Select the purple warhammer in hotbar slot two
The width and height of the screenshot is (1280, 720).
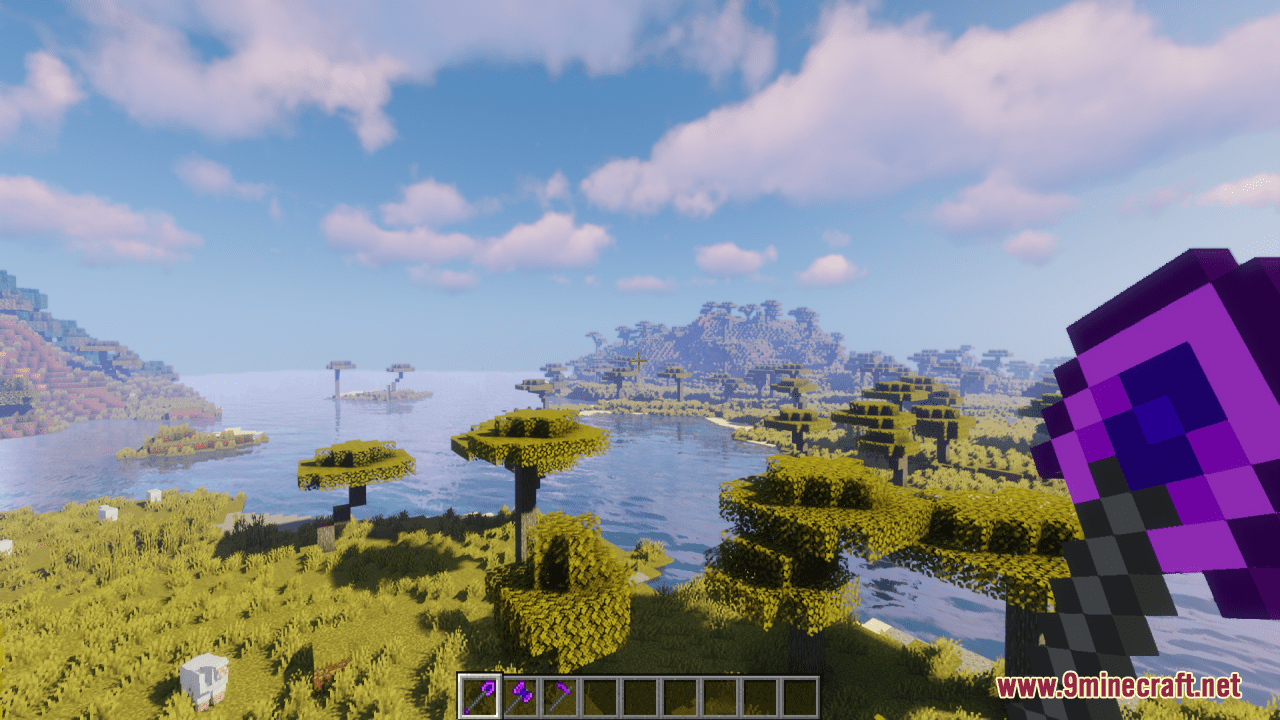pos(521,695)
